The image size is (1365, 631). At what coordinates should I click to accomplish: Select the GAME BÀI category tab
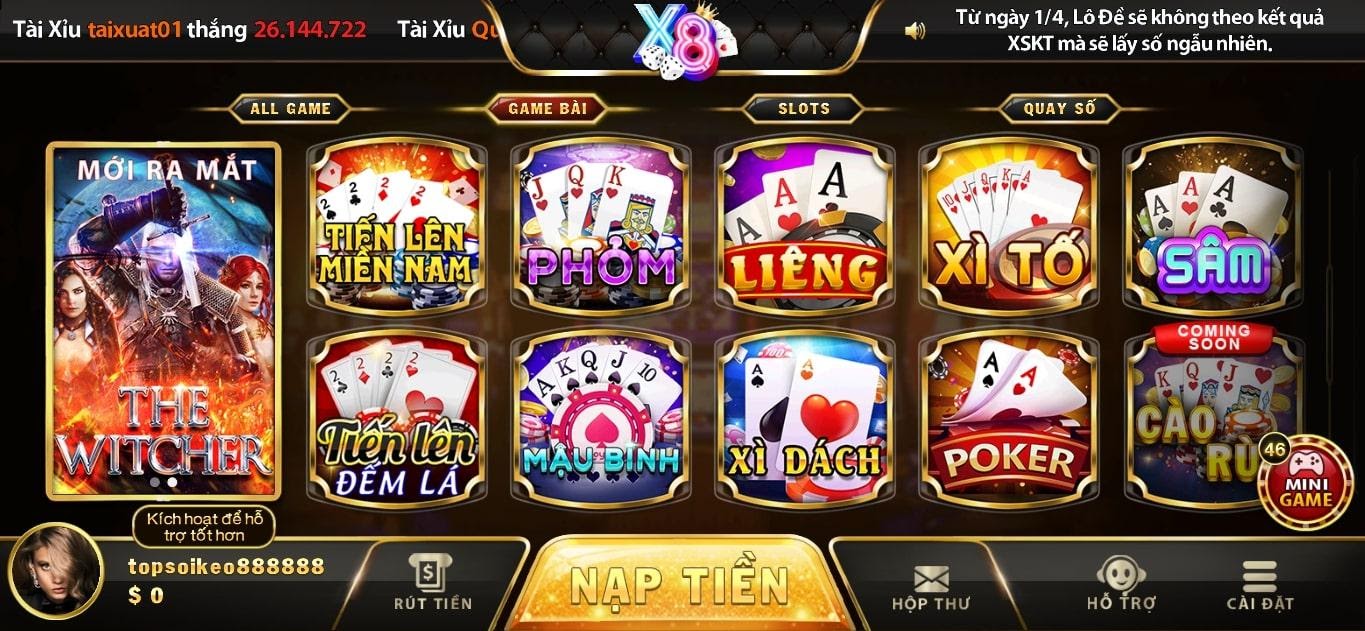click(x=547, y=109)
